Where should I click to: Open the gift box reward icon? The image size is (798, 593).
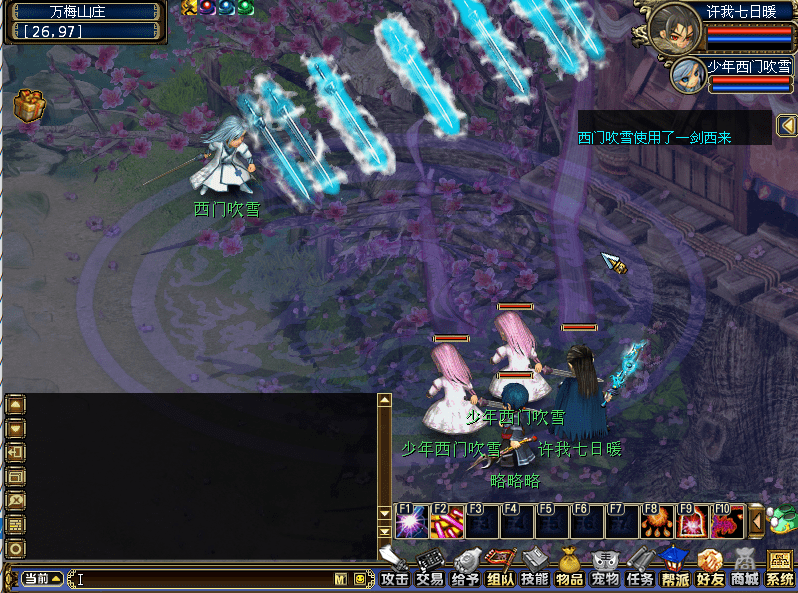click(26, 104)
